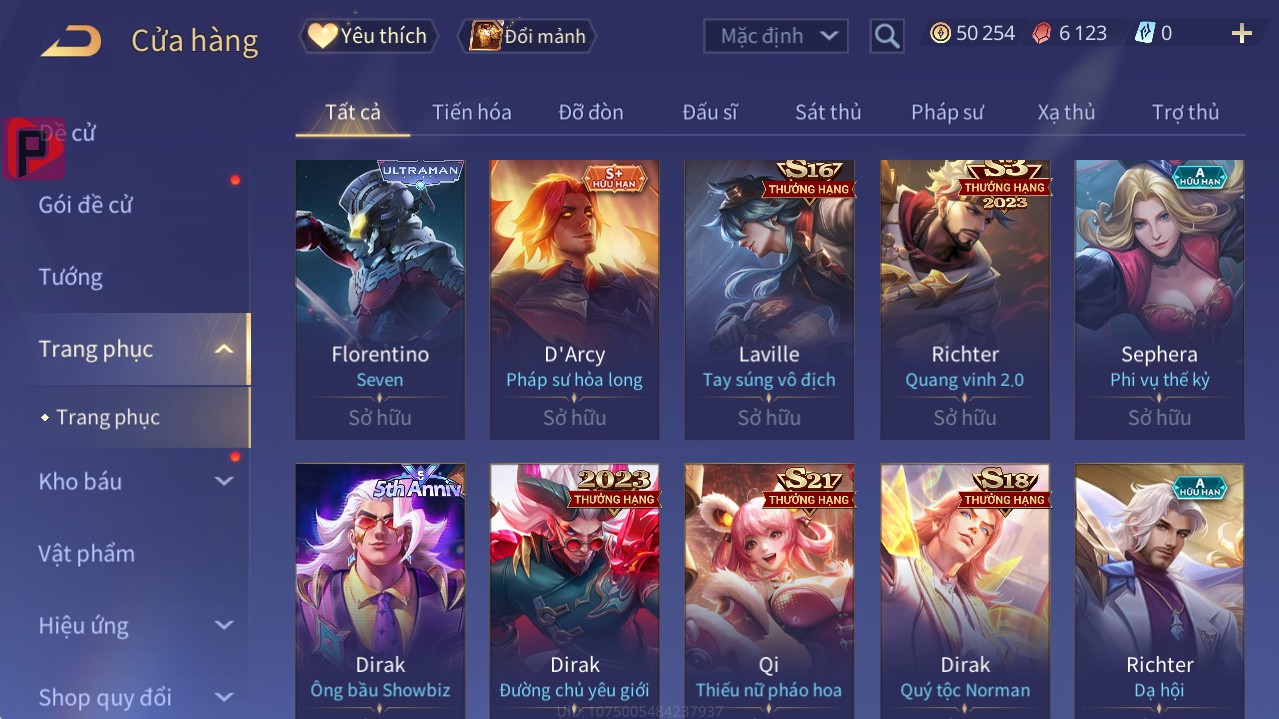This screenshot has height=719, width=1279.
Task: Open the Yêu thích favorites list
Action: [368, 36]
